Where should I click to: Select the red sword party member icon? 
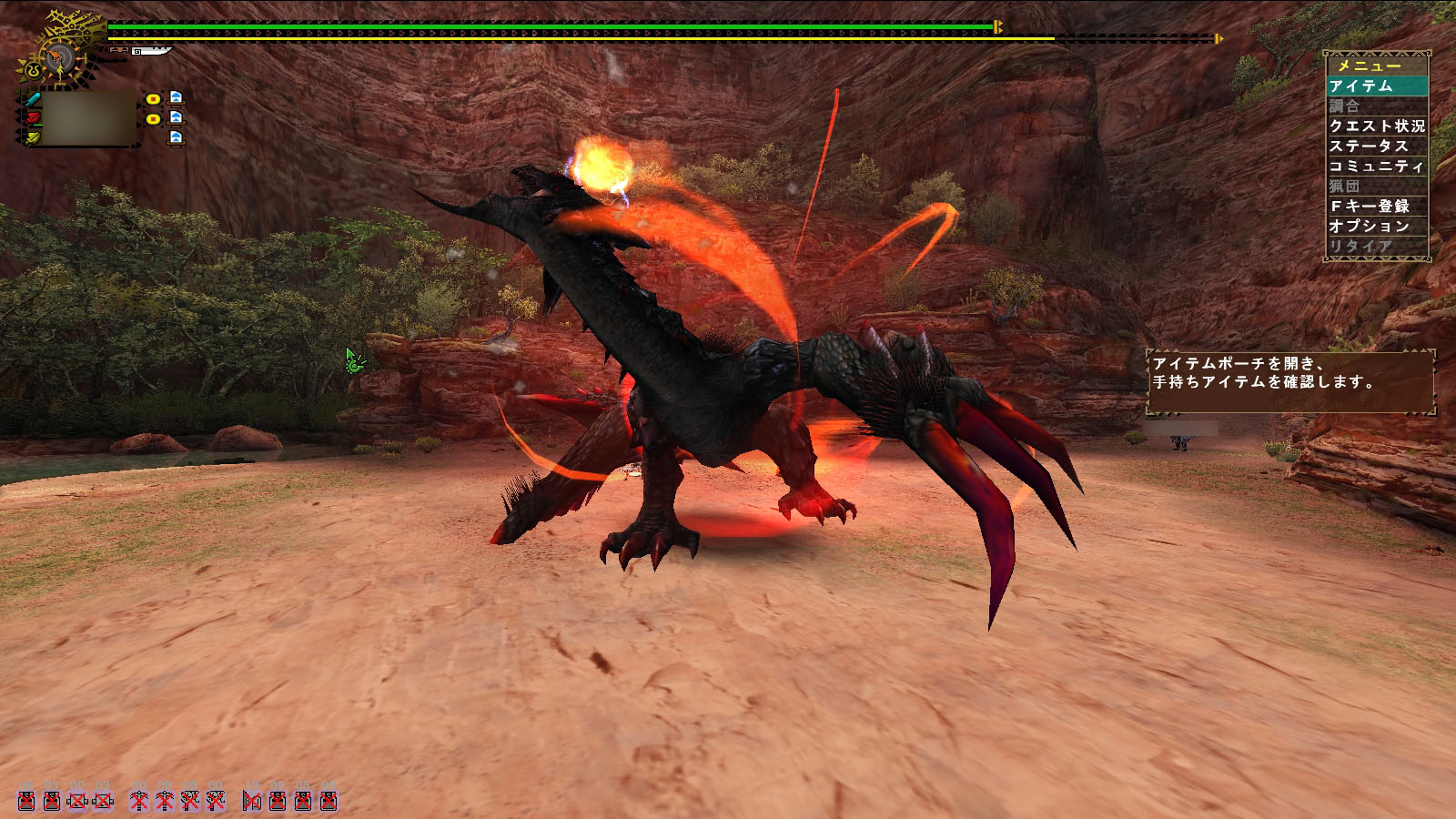[33, 118]
